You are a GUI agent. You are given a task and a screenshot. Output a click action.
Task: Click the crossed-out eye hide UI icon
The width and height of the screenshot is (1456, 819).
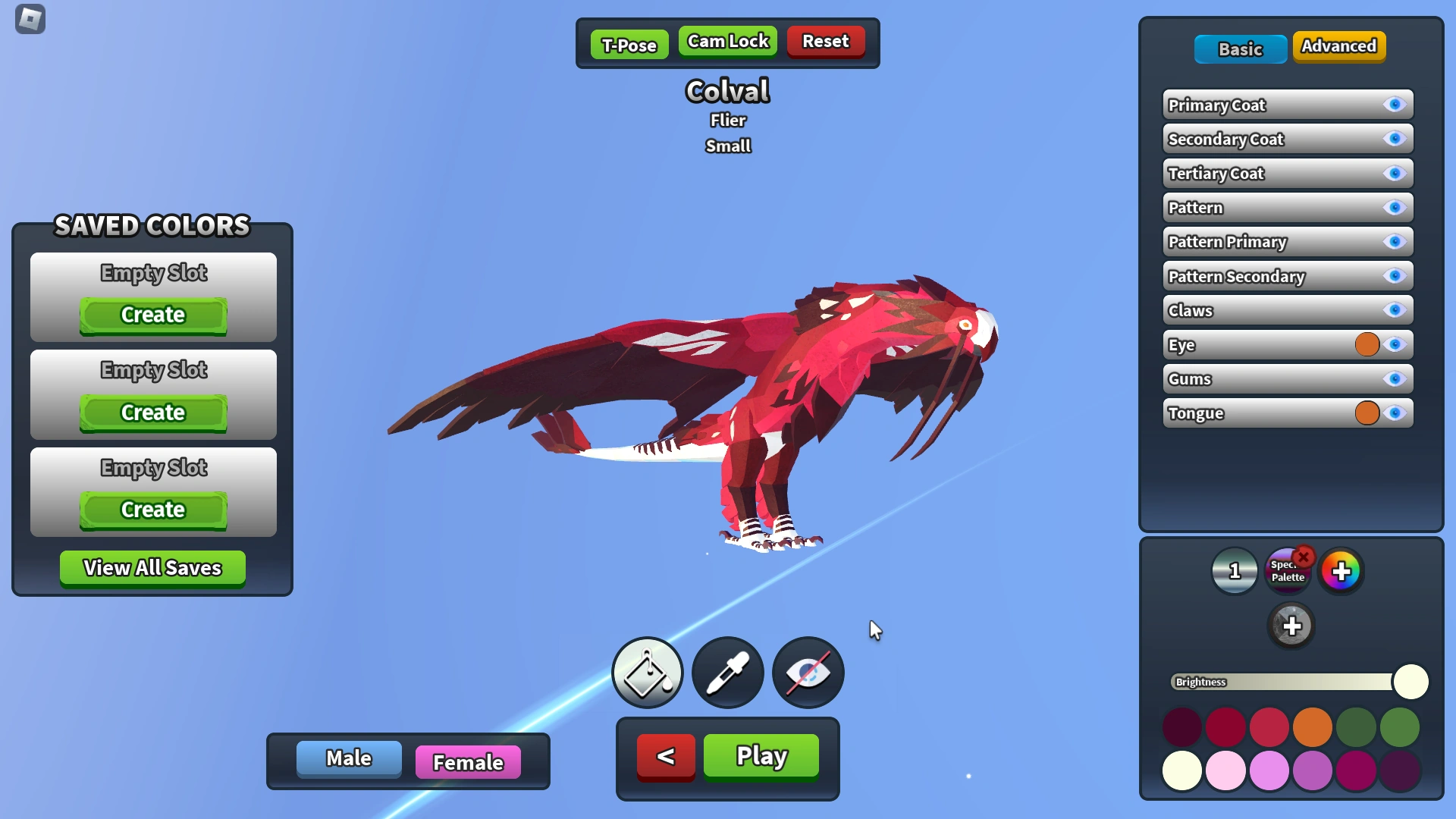coord(808,673)
